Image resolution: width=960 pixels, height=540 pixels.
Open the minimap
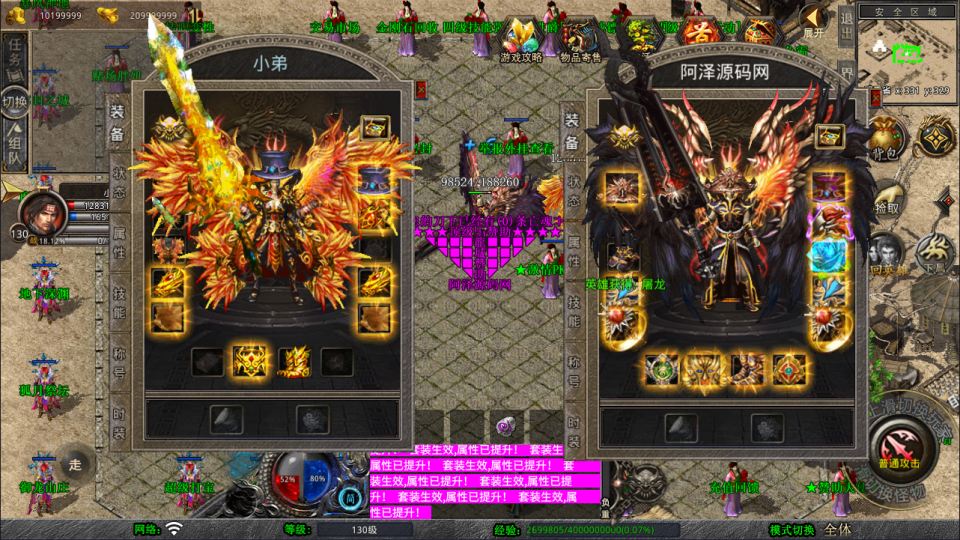point(906,50)
